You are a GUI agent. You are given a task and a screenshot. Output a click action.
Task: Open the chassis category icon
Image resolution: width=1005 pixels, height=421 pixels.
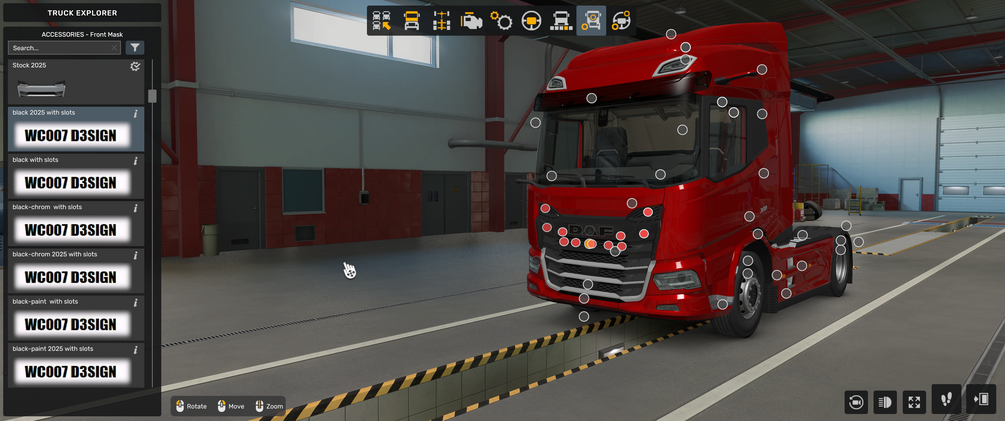click(441, 20)
